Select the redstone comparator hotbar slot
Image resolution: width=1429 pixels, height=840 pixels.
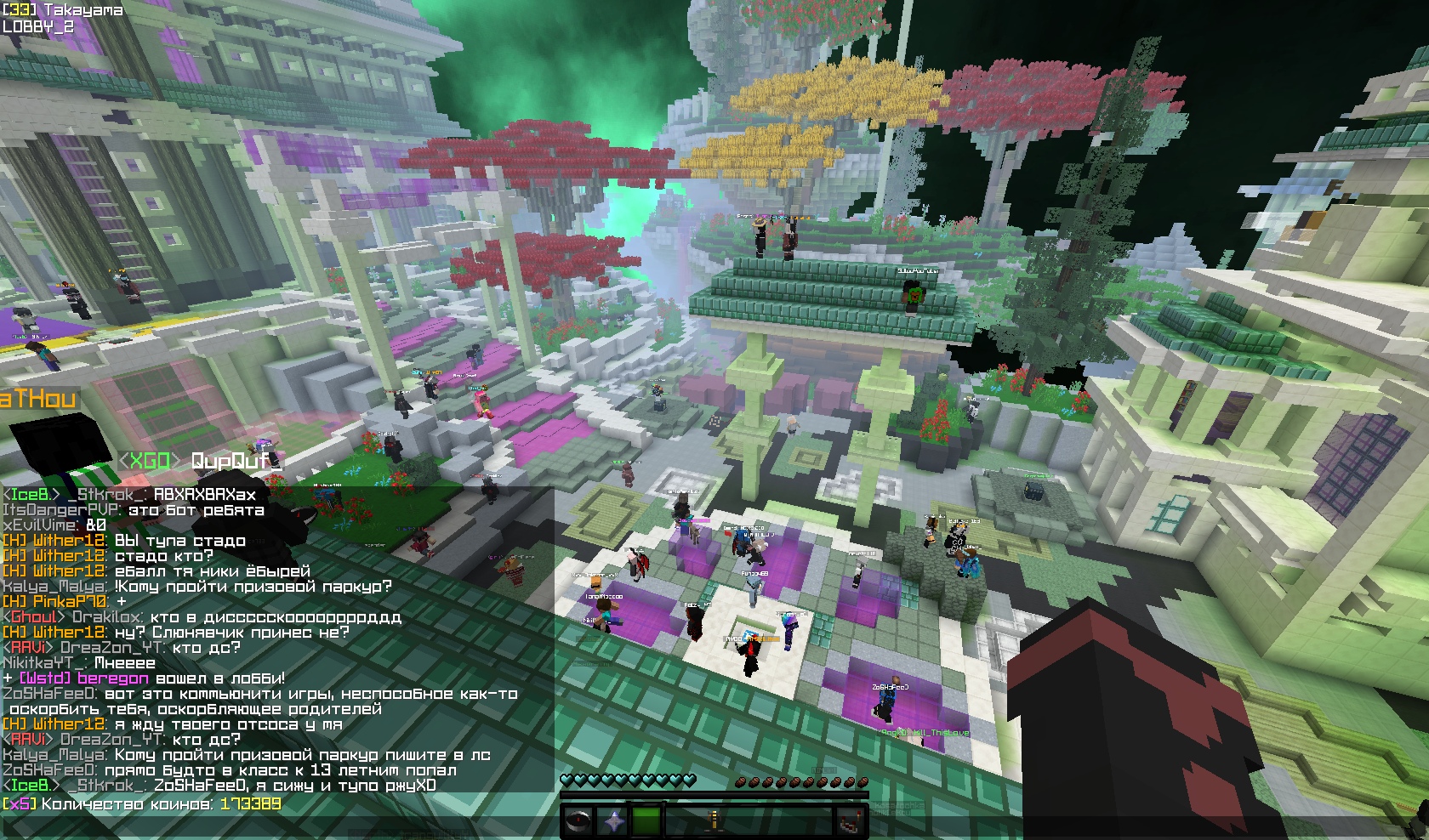[x=848, y=821]
